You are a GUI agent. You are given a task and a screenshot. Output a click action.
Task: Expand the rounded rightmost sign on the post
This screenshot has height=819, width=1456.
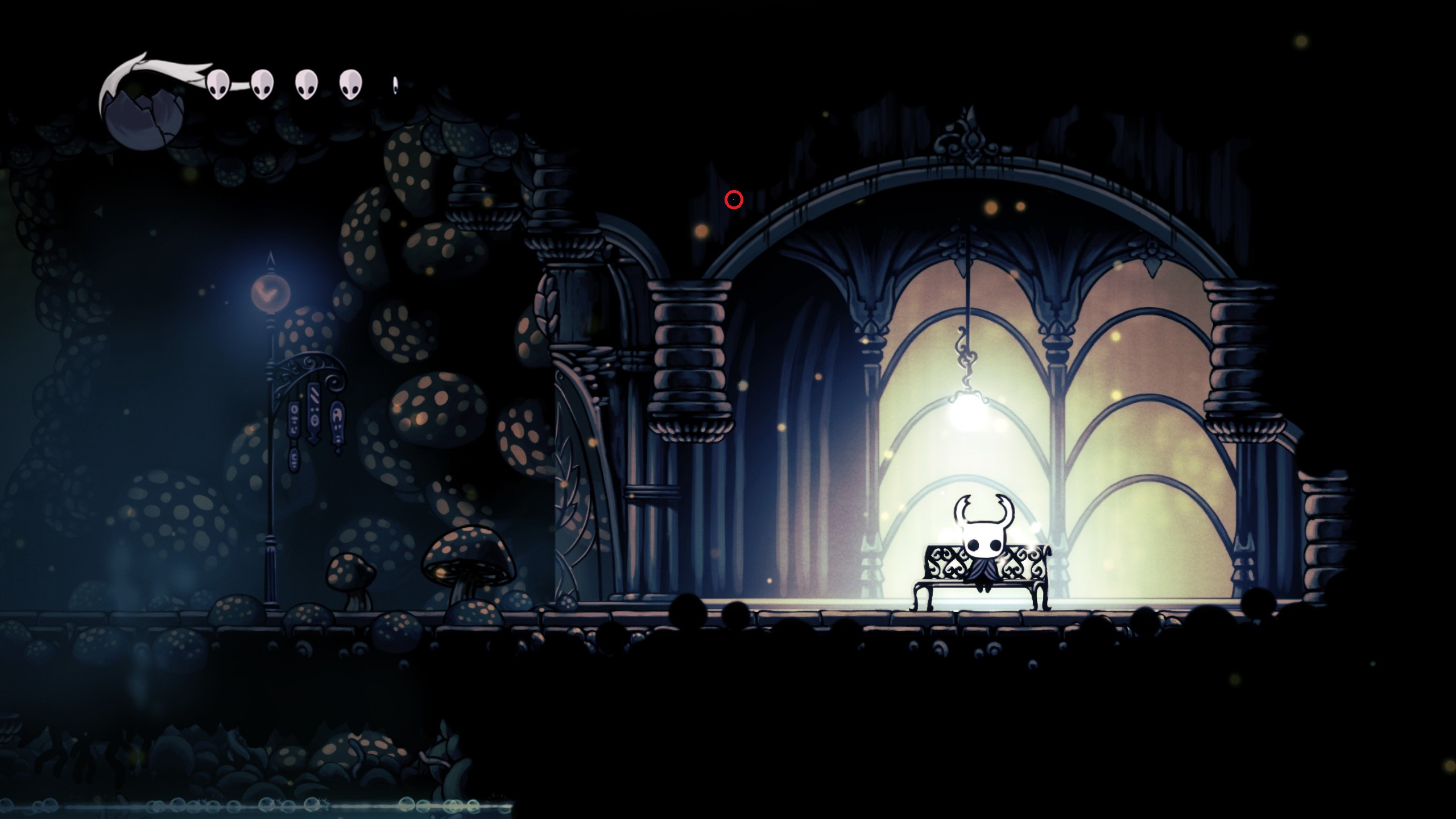pos(337,423)
